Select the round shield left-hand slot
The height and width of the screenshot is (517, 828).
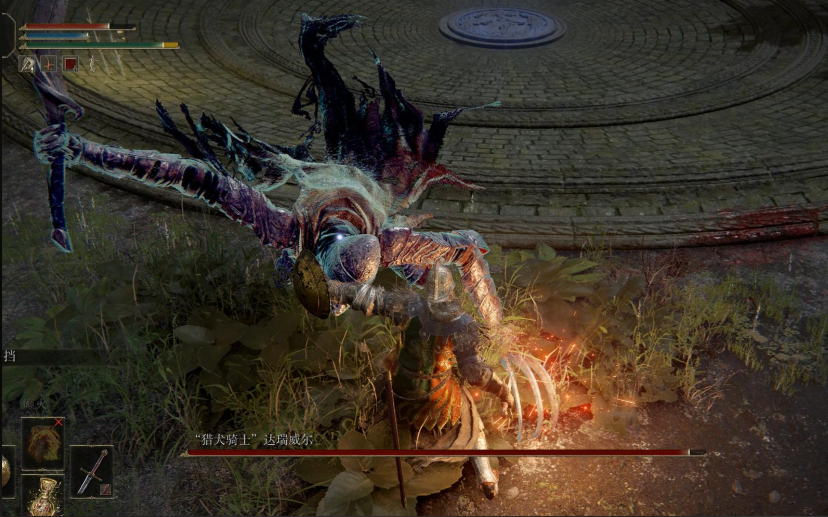click(x=4, y=471)
